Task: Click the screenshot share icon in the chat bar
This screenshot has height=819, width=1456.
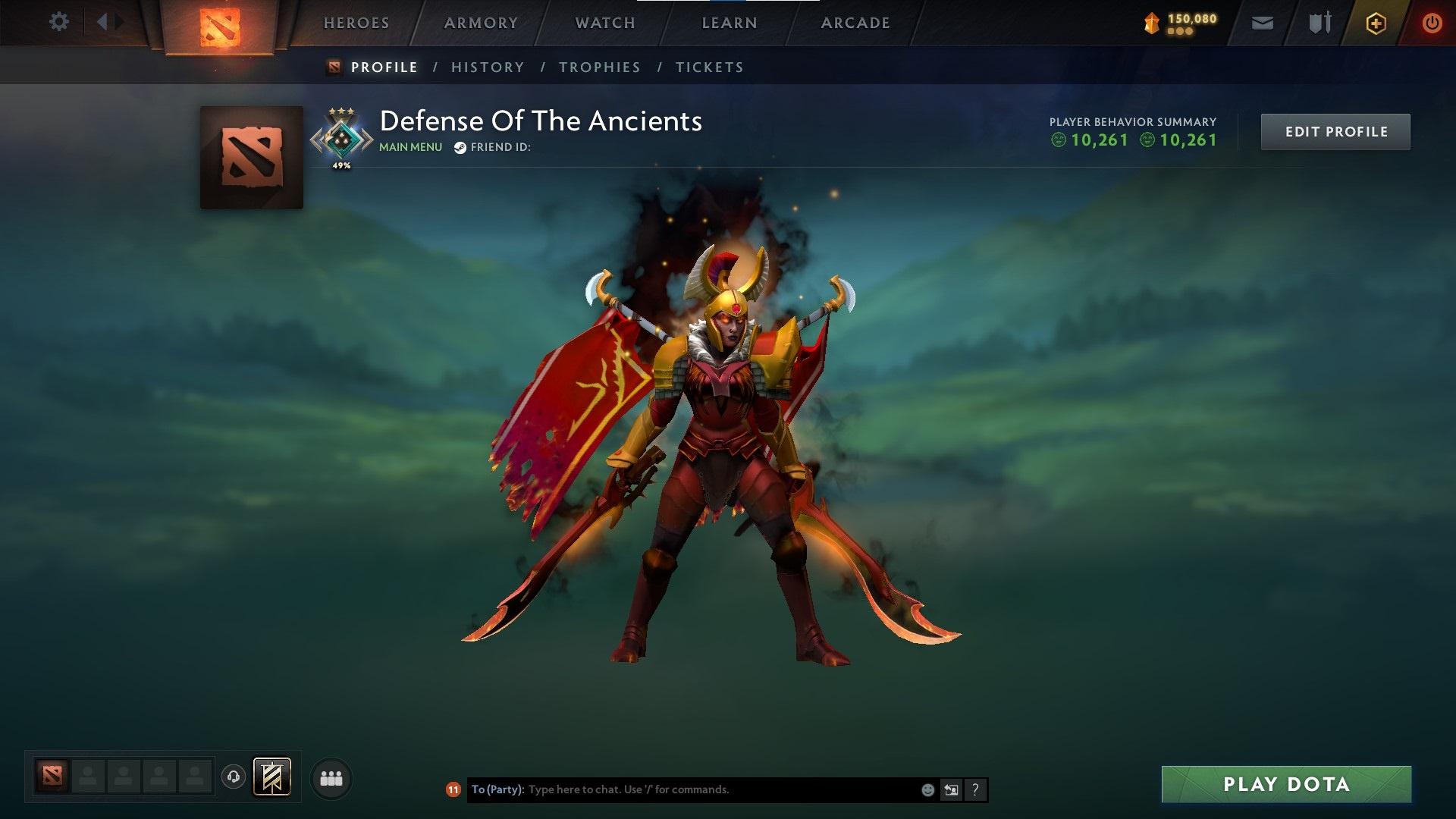Action: click(x=951, y=789)
